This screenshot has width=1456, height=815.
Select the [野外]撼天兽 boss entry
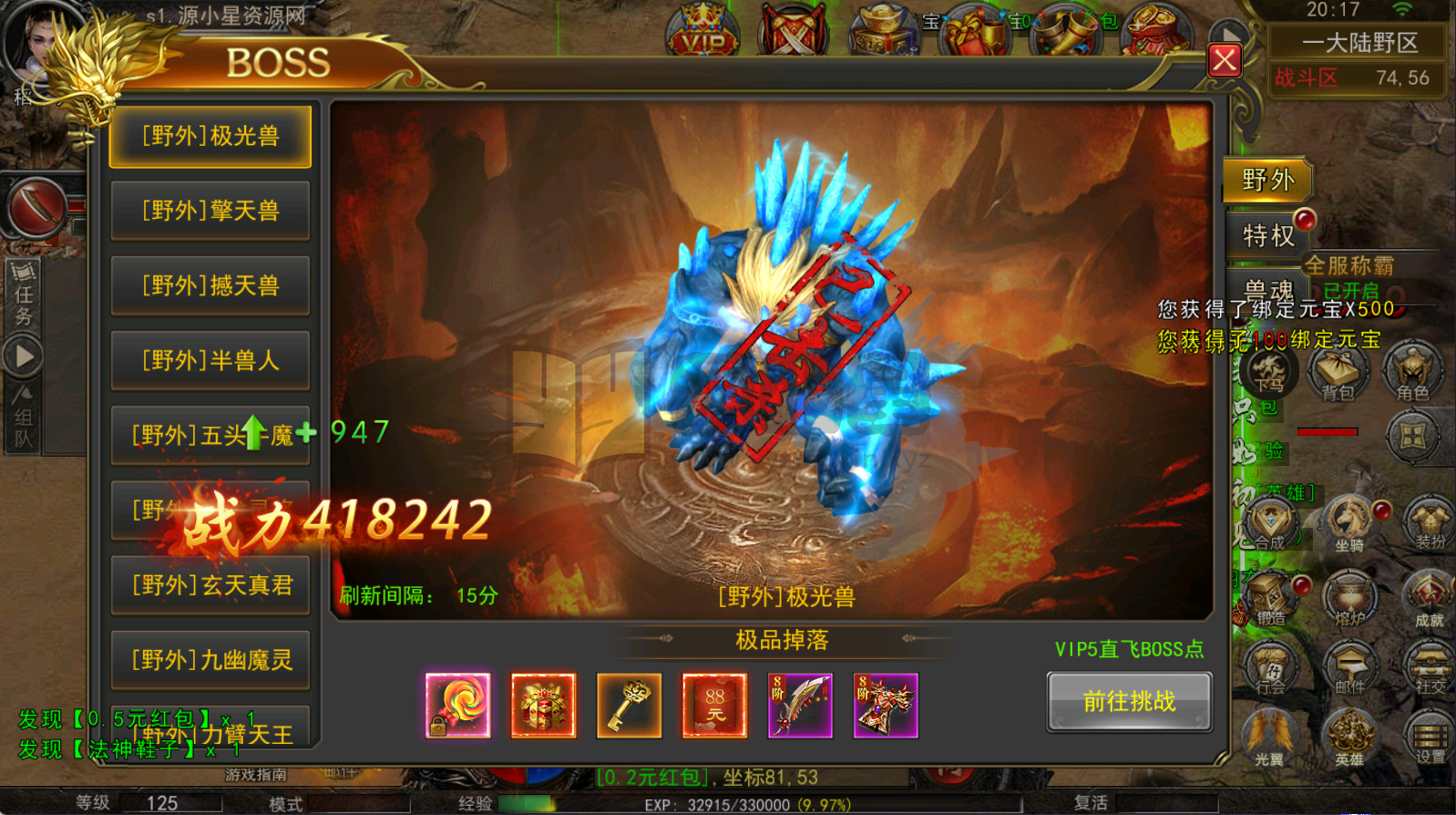(210, 286)
